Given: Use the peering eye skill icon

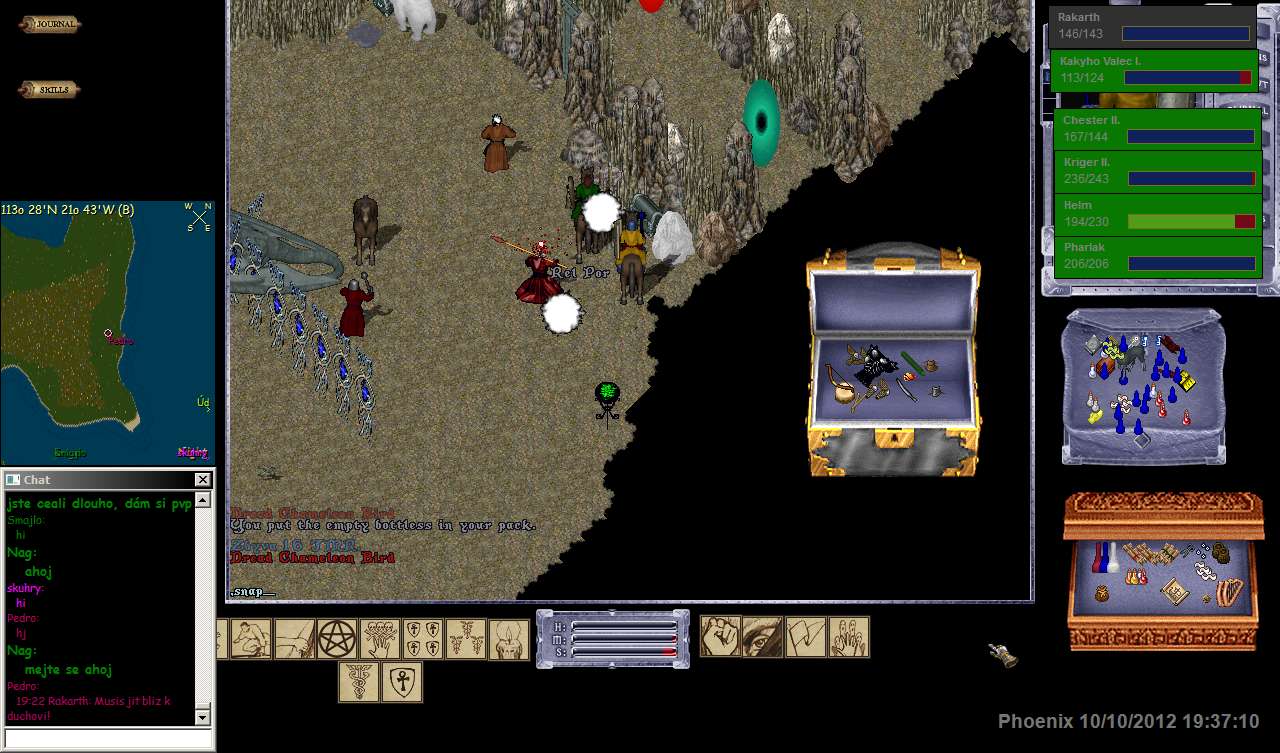Looking at the screenshot, I should pos(762,637).
